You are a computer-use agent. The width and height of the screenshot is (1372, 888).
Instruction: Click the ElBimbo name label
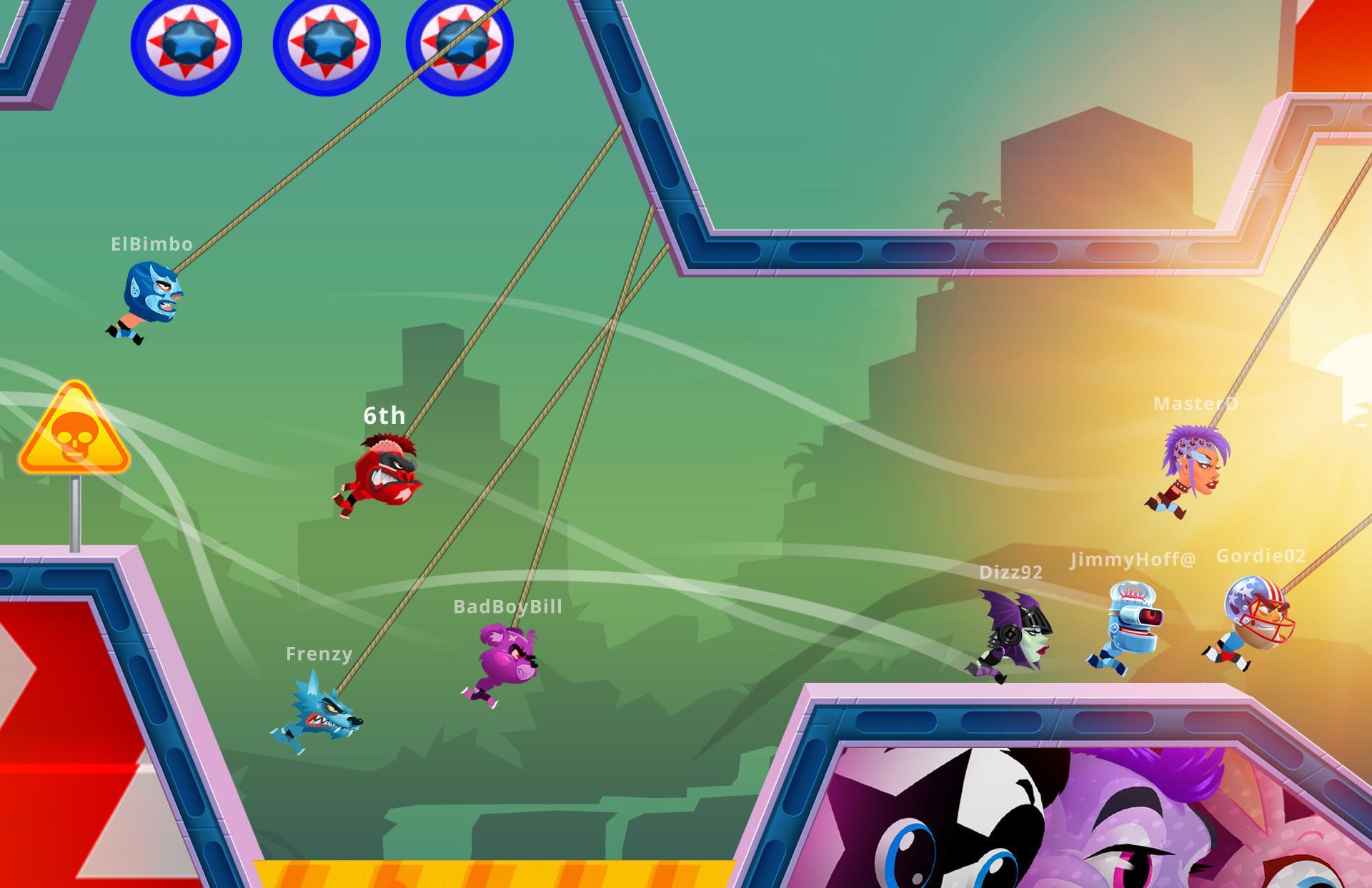pyautogui.click(x=151, y=243)
